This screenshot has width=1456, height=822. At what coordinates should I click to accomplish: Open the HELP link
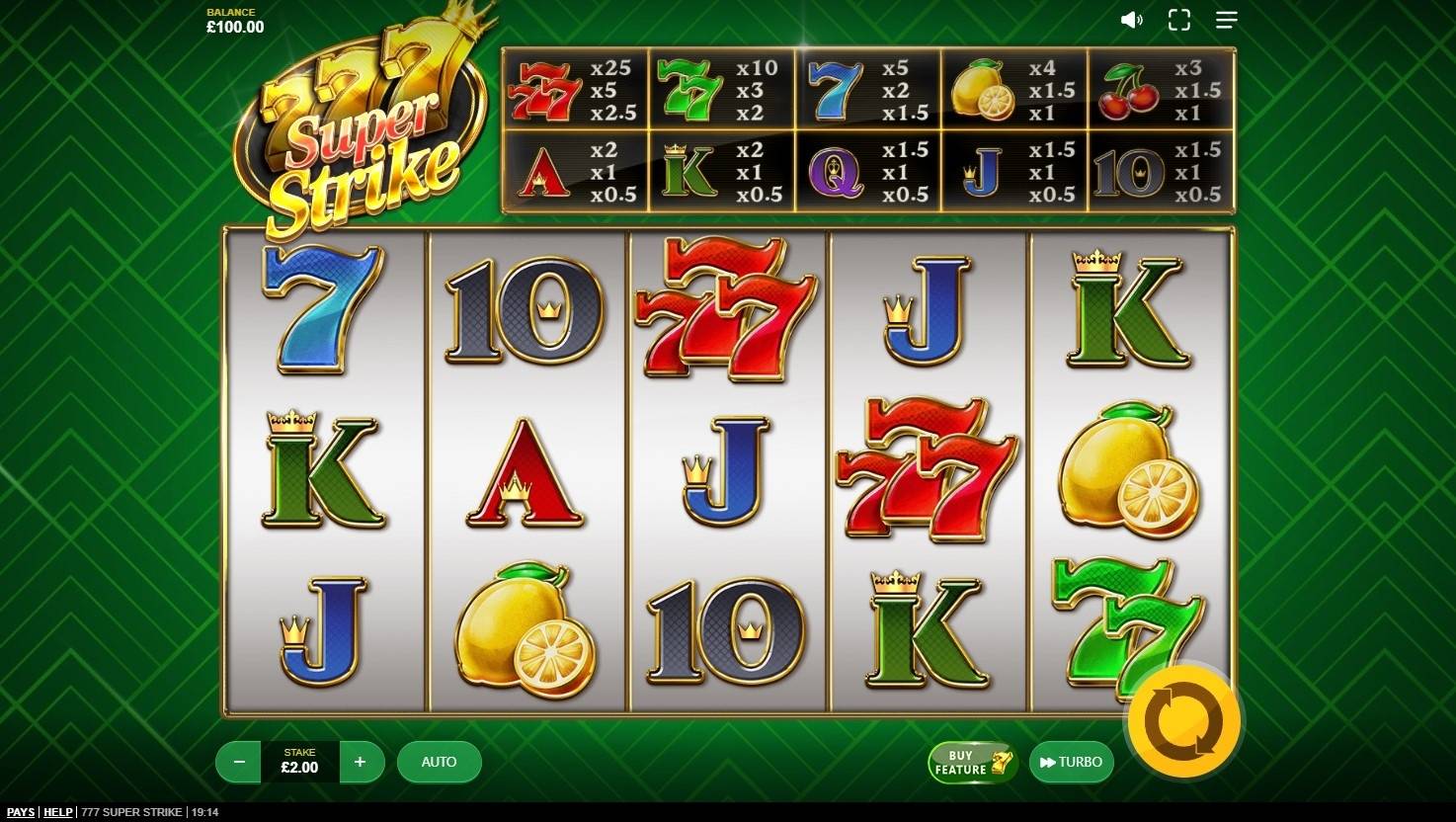pyautogui.click(x=58, y=812)
